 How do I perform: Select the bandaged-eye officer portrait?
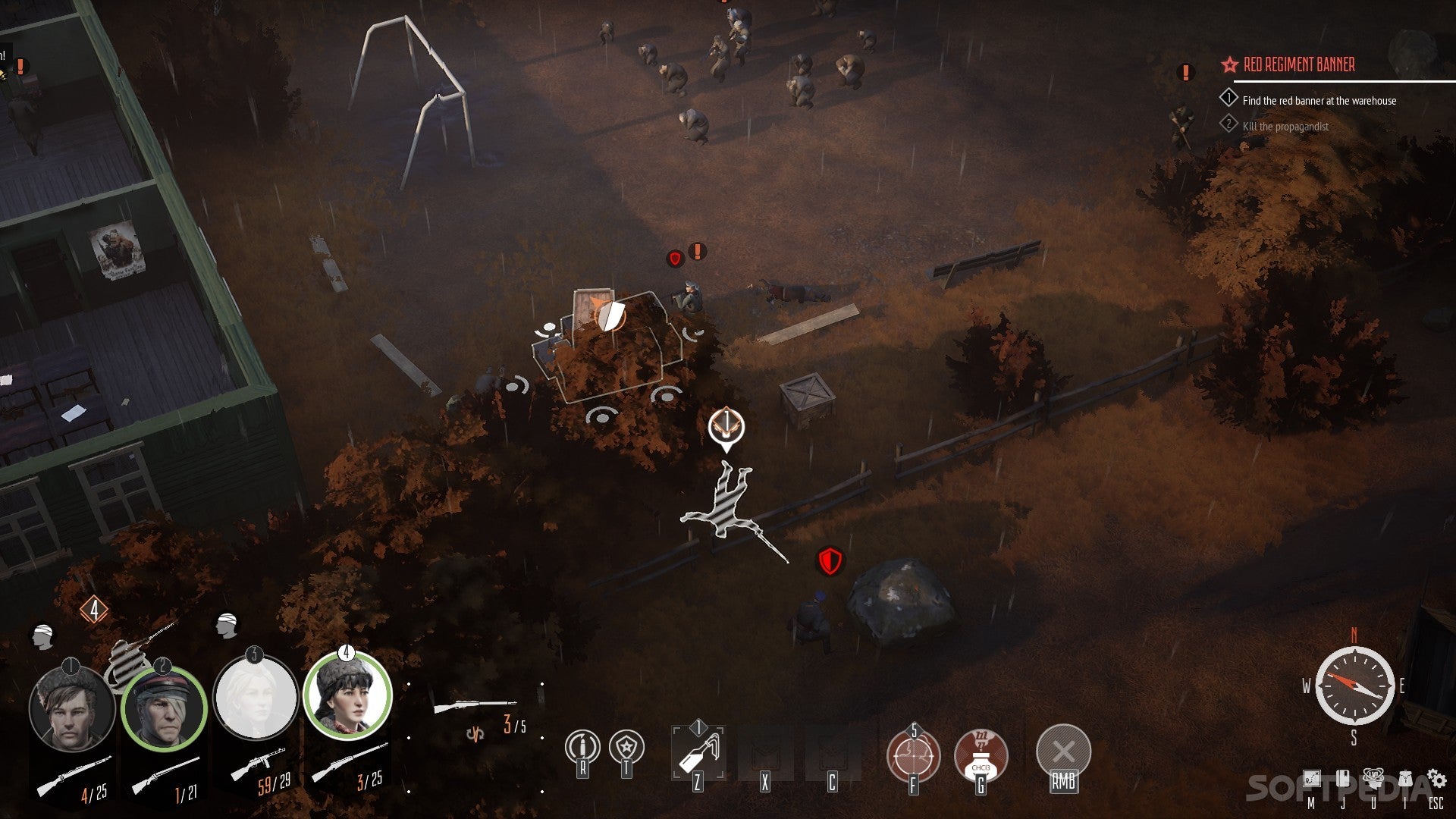click(164, 709)
